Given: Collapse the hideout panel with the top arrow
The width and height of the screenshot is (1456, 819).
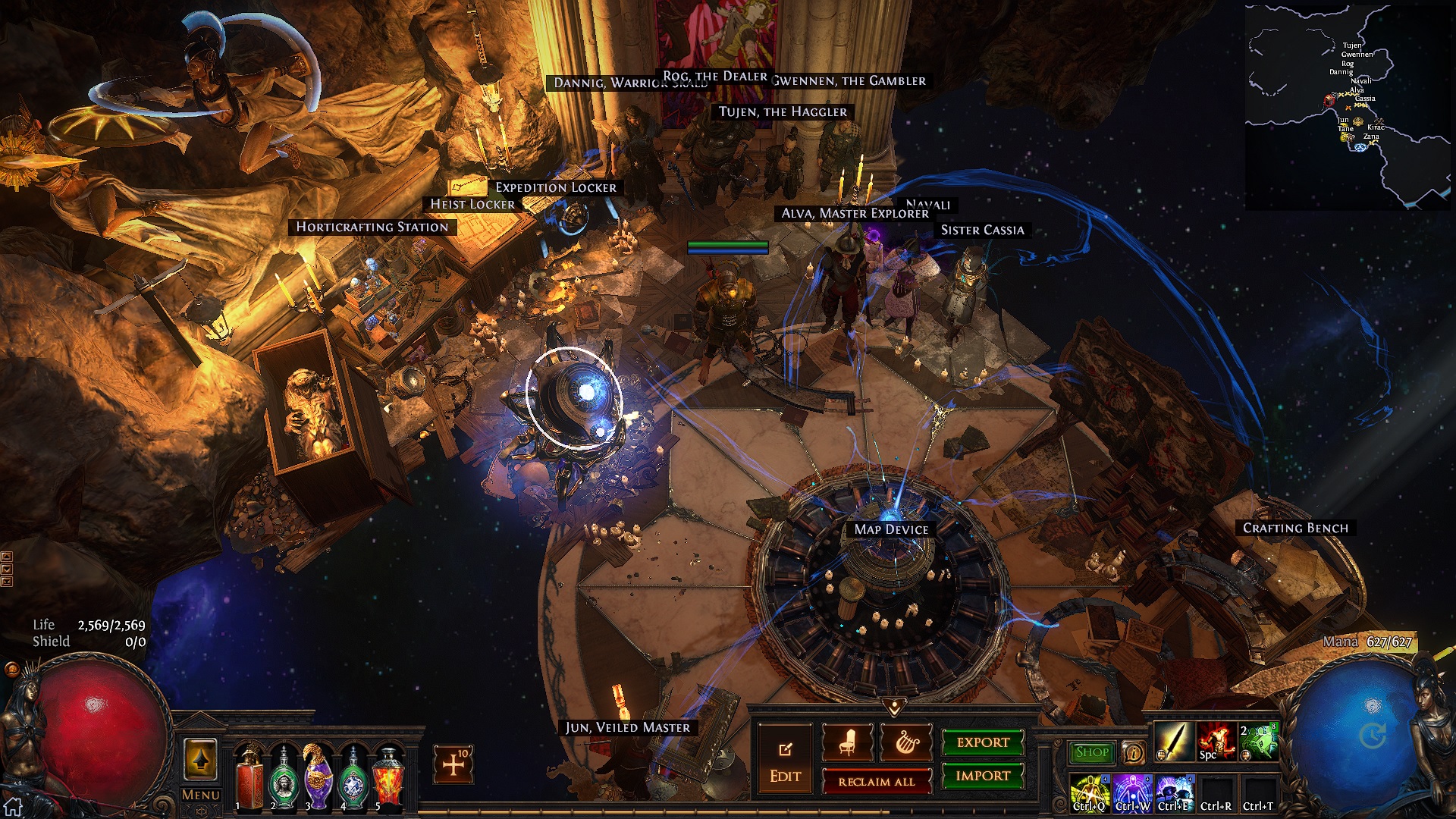Looking at the screenshot, I should (895, 708).
